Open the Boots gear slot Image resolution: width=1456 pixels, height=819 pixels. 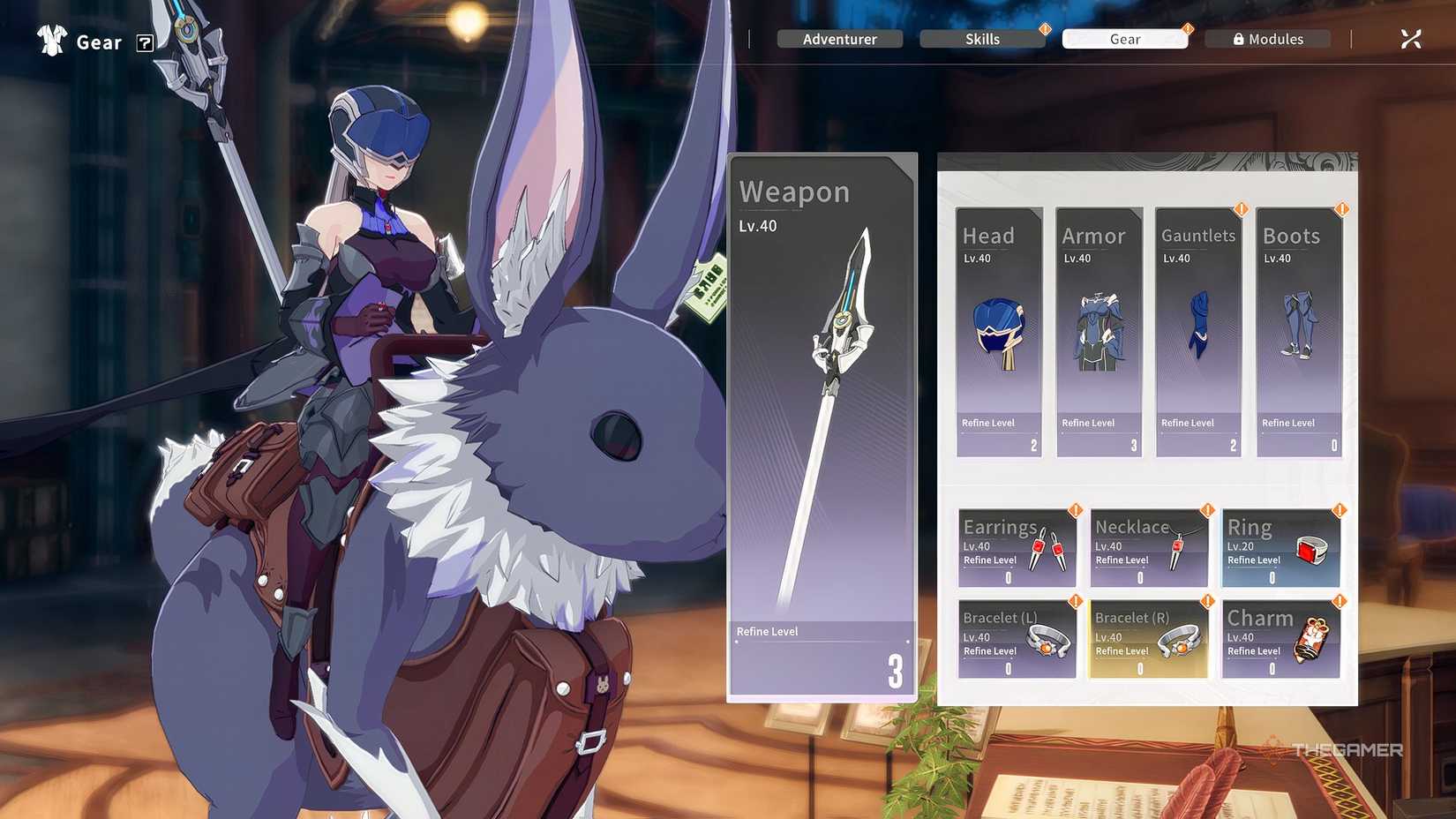tap(1297, 331)
